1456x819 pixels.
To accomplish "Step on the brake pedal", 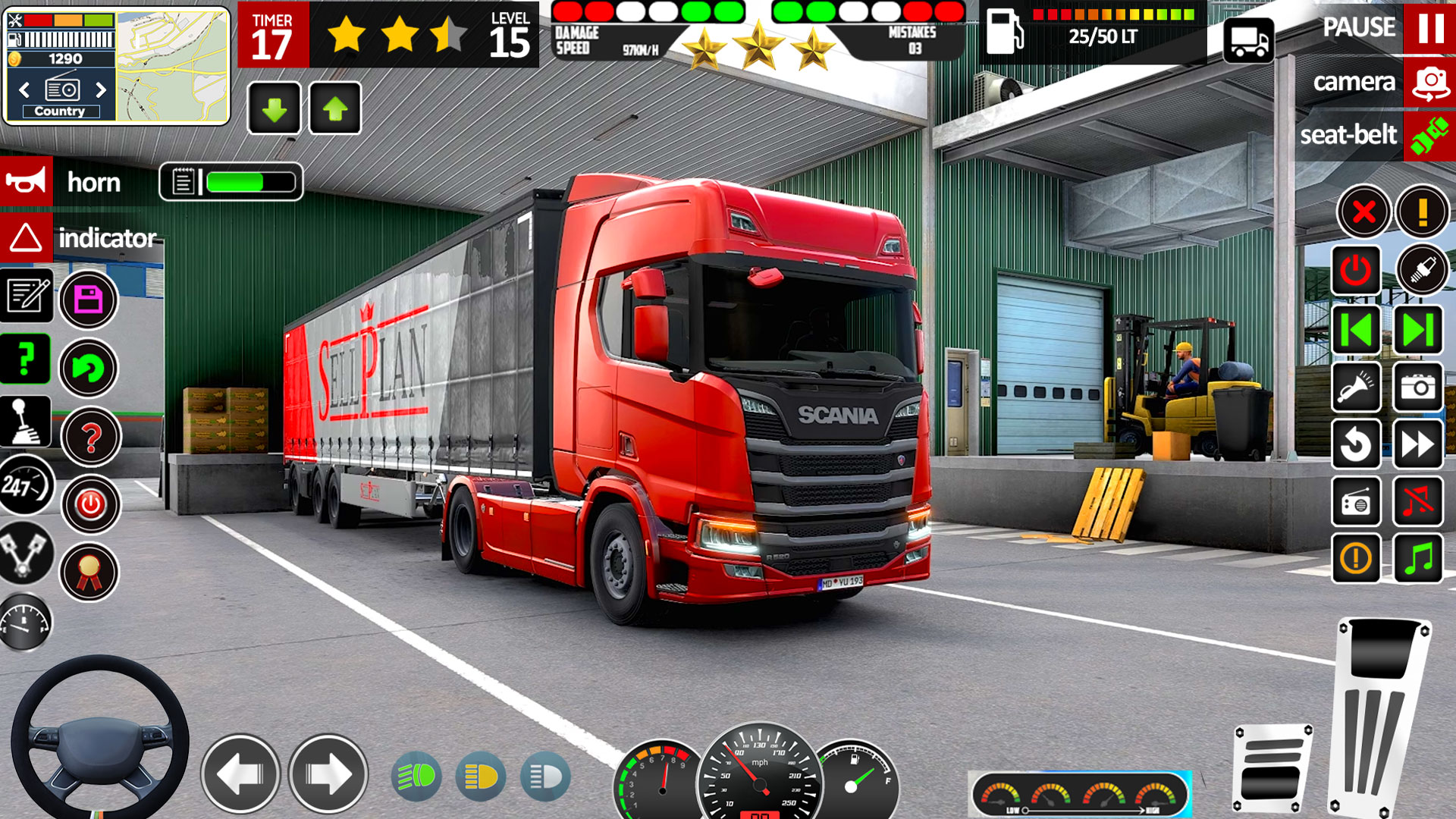I will pos(1272,767).
